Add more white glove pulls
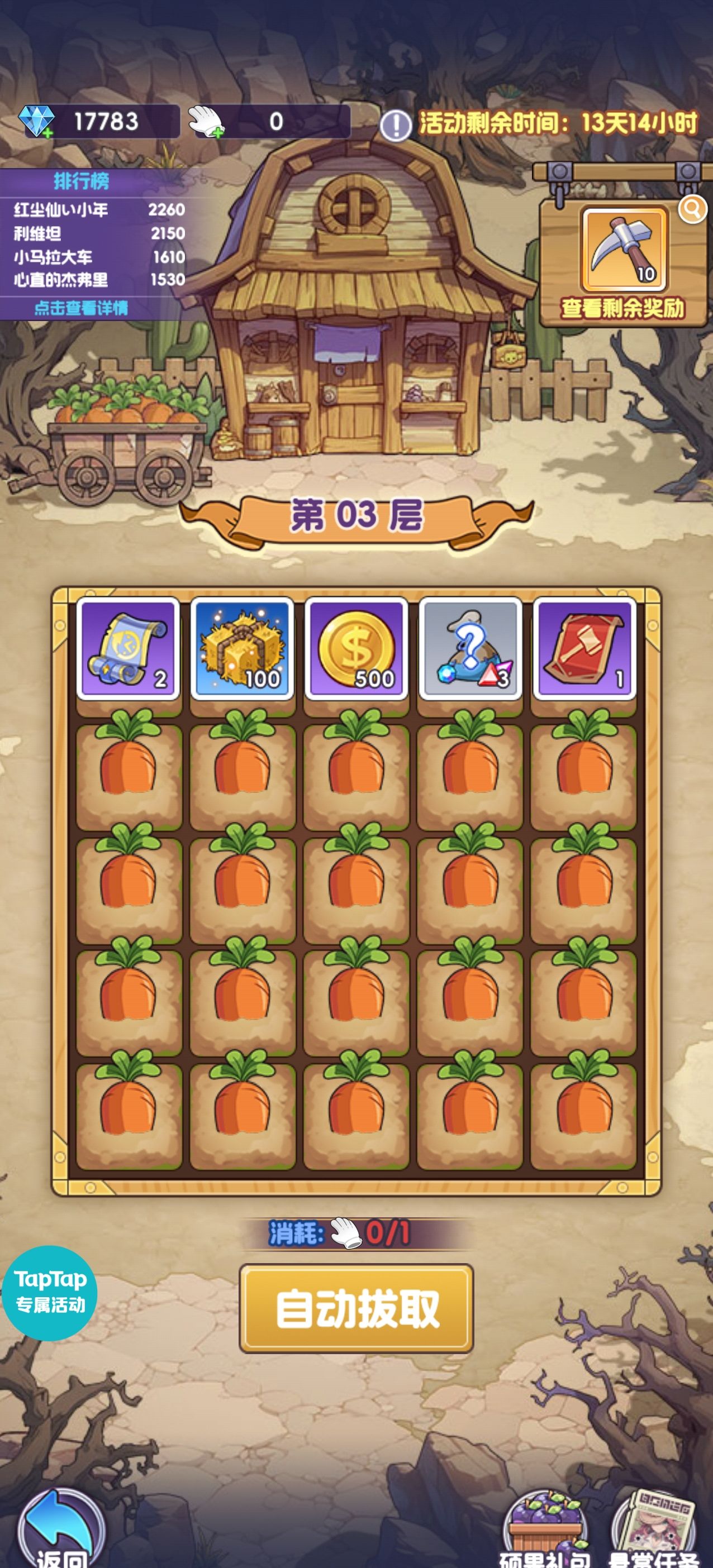 (207, 122)
